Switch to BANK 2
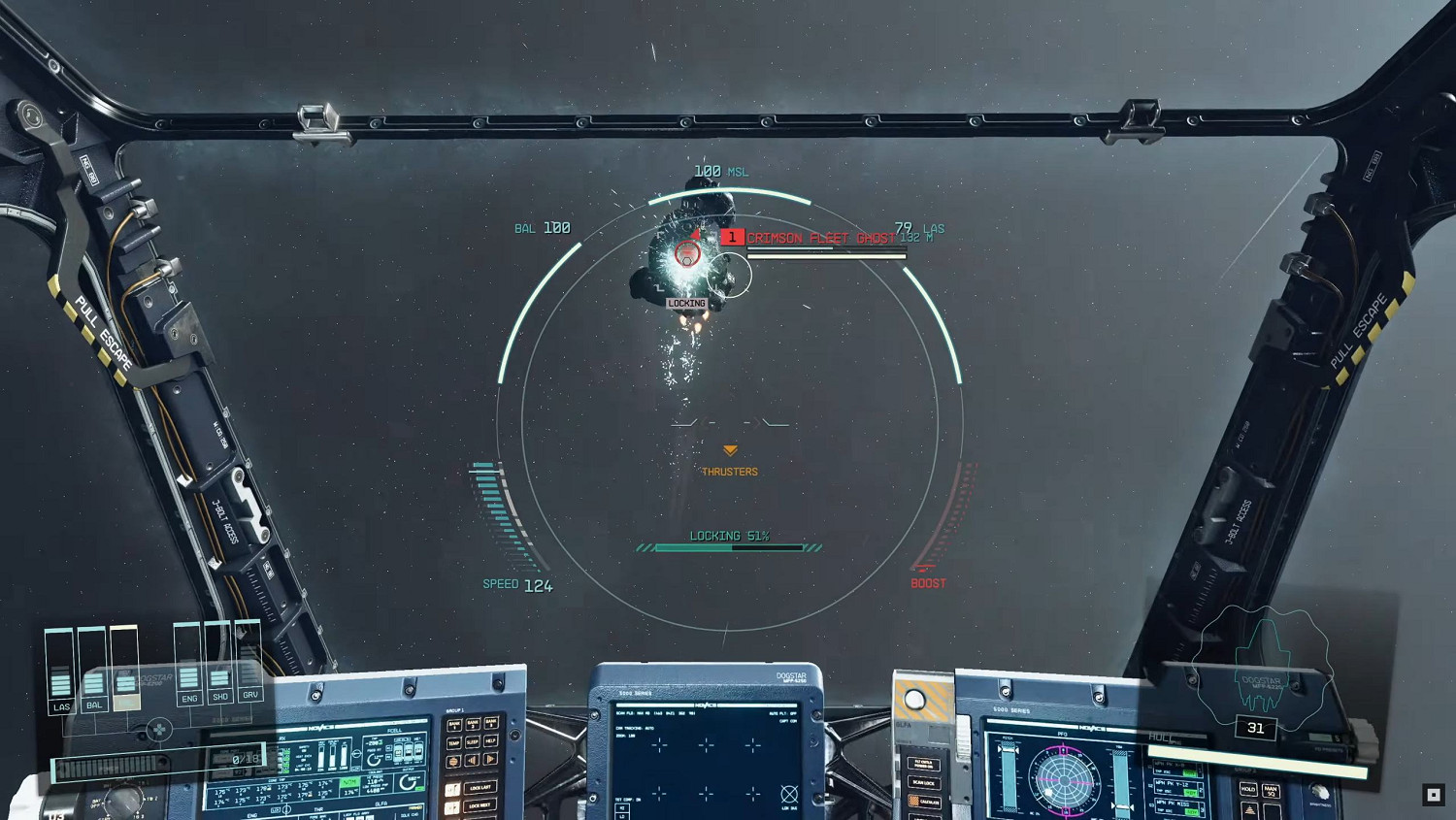Screen dimensions: 1456x820 click(473, 723)
